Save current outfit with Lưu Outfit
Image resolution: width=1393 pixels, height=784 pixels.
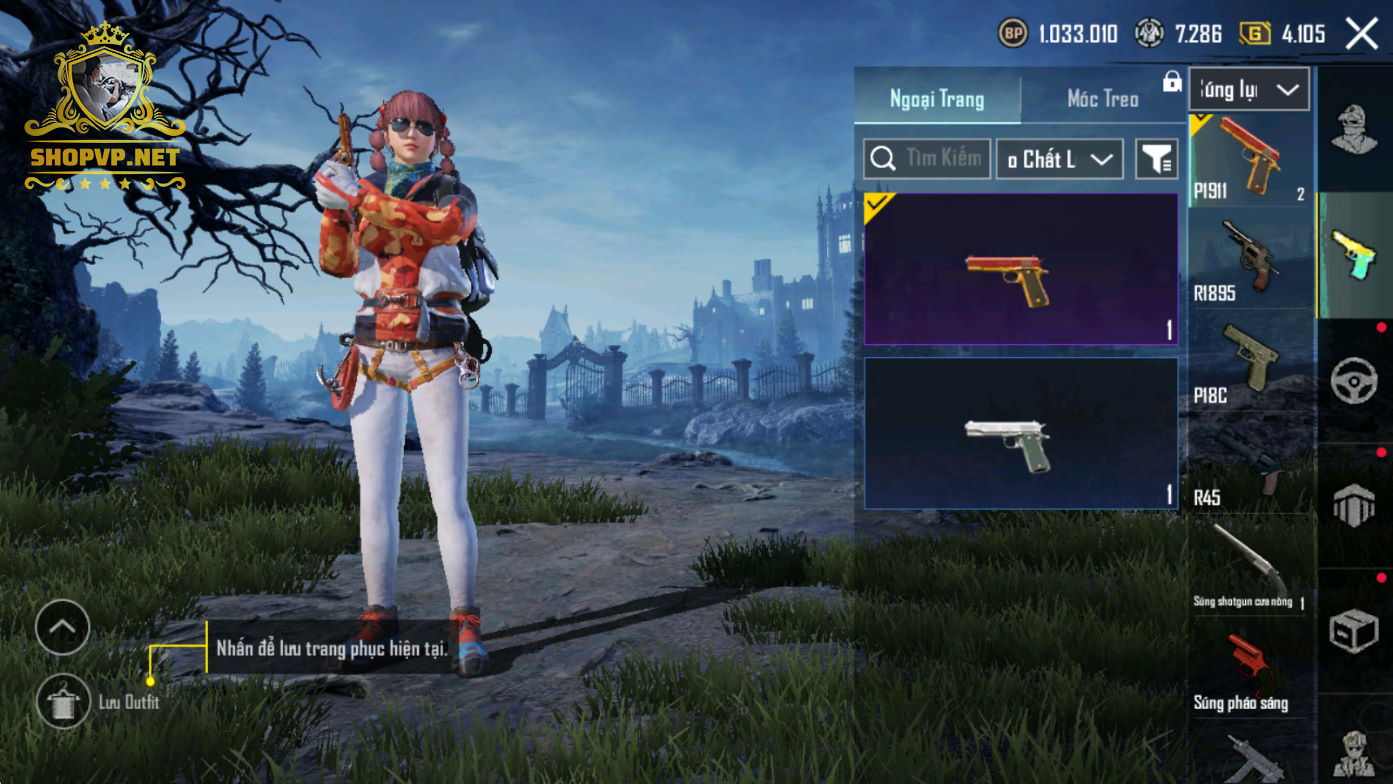point(64,701)
